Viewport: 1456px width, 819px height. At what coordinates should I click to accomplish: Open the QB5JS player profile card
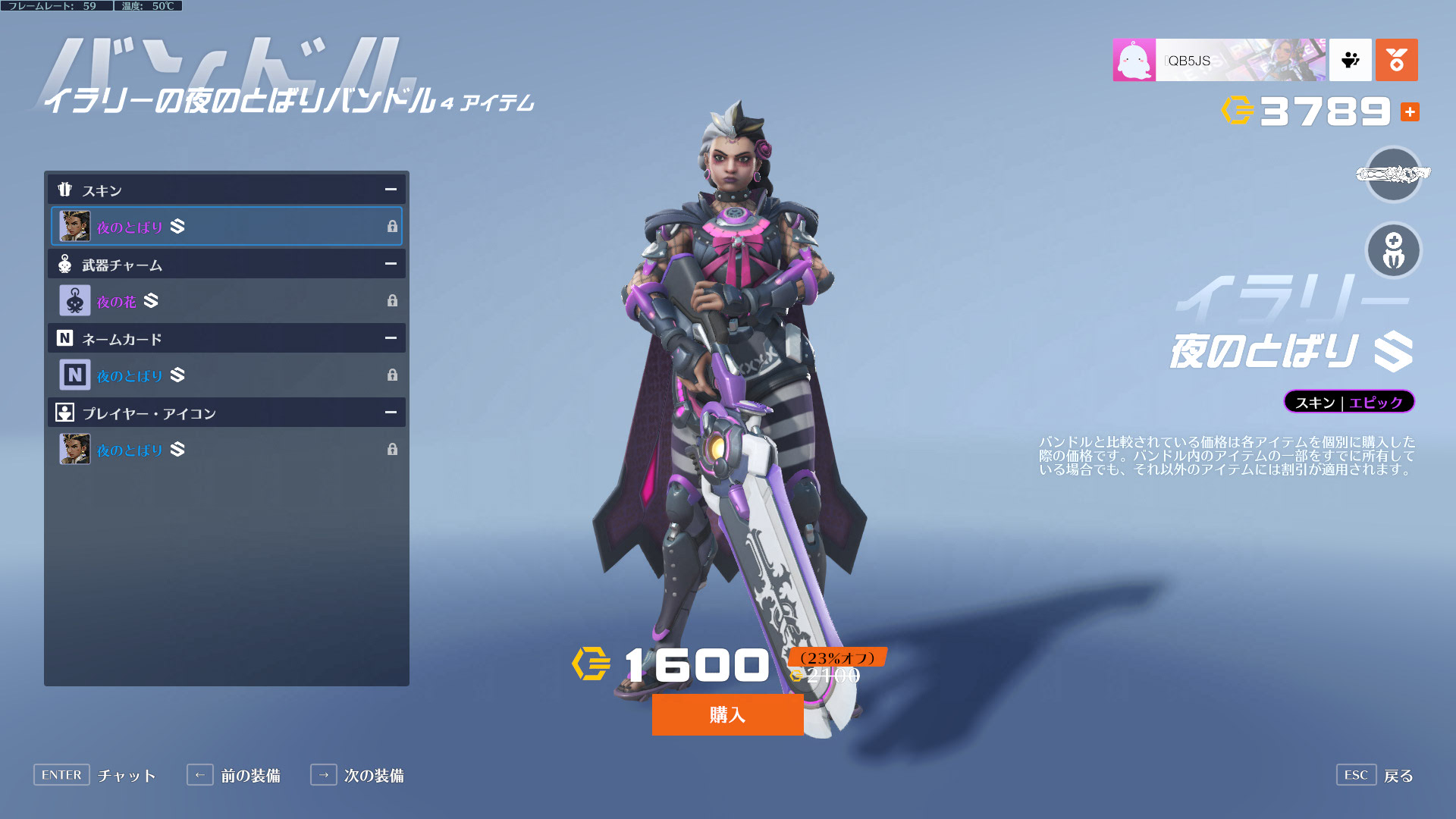tap(1219, 60)
